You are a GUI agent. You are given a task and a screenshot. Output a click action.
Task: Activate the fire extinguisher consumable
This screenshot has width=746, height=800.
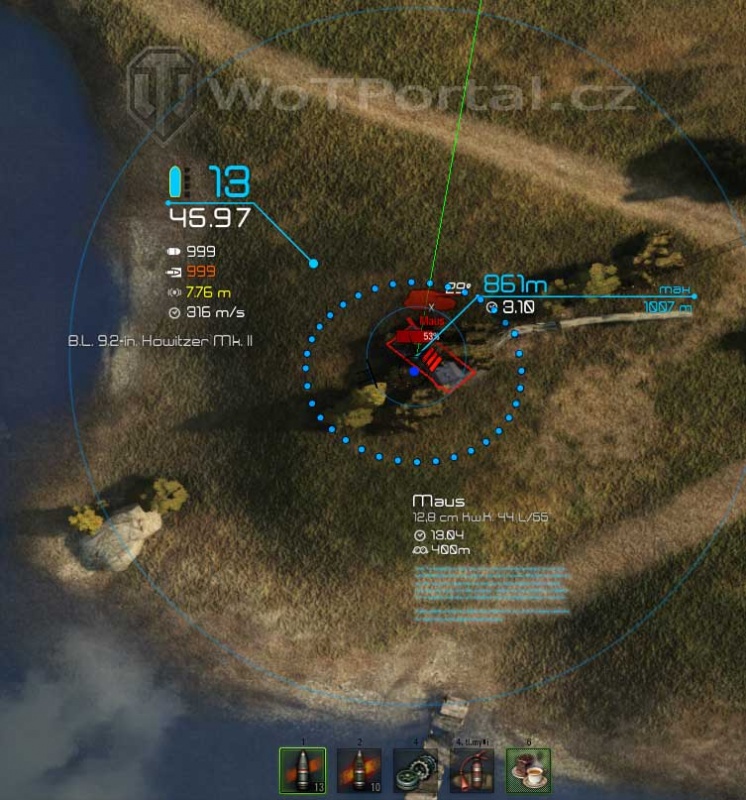pyautogui.click(x=472, y=772)
